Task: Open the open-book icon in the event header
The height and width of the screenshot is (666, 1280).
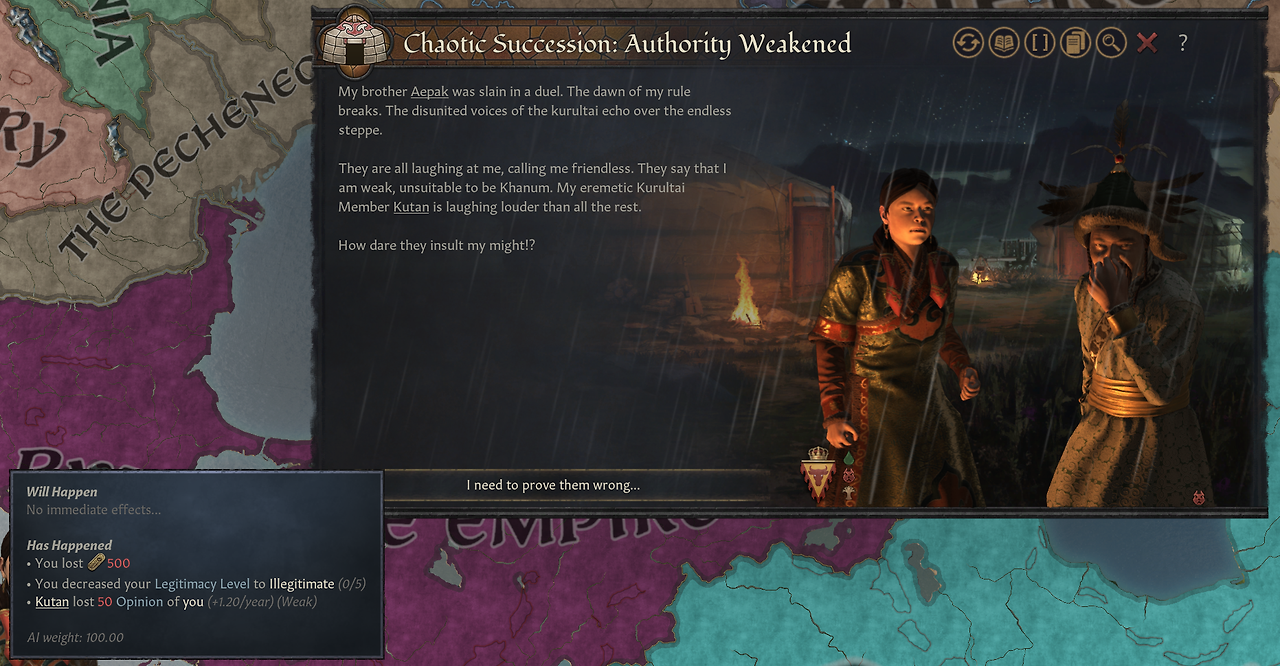Action: click(1004, 43)
